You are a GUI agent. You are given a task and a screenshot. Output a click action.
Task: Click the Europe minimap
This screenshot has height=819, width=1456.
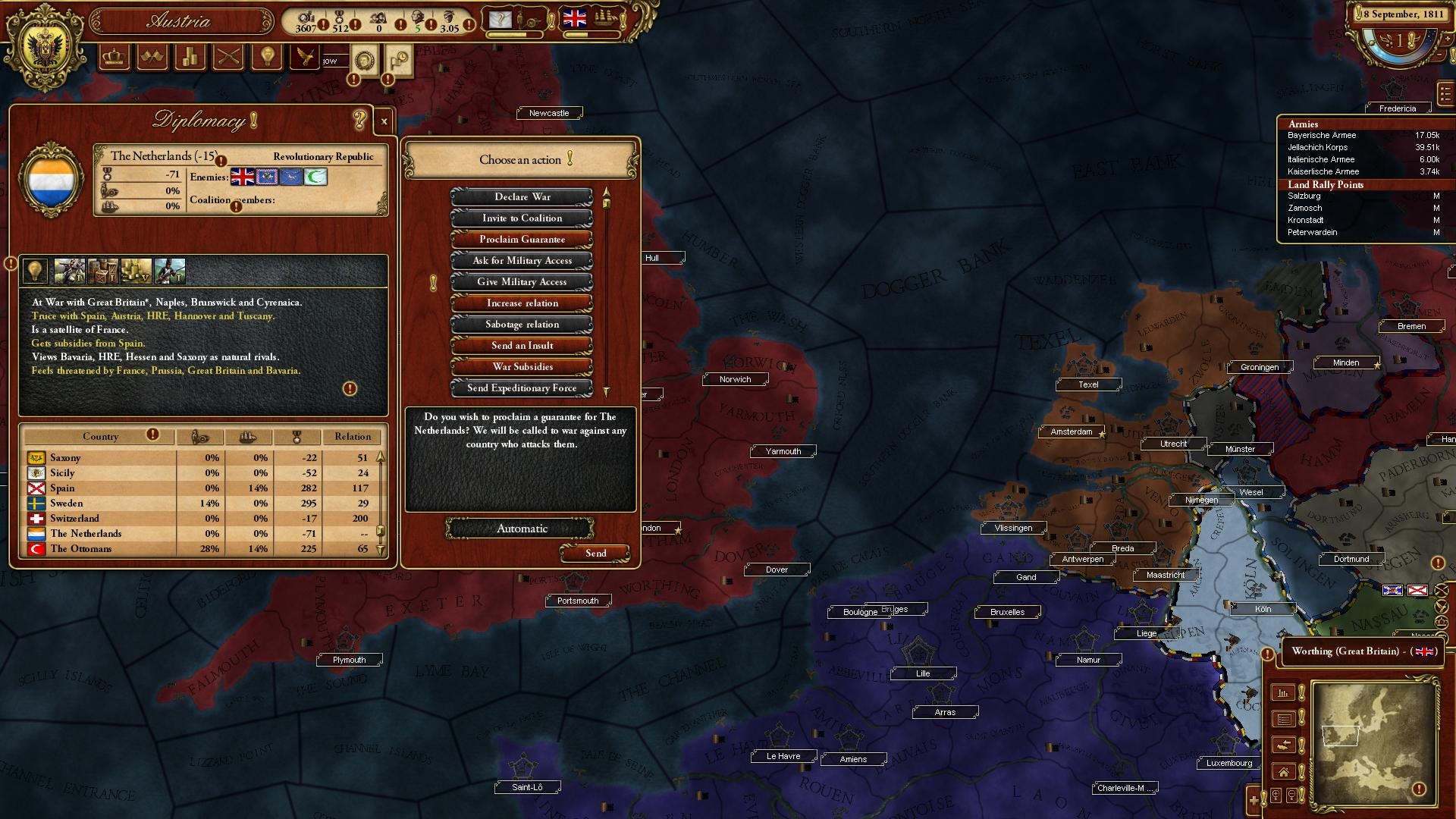pyautogui.click(x=1374, y=742)
